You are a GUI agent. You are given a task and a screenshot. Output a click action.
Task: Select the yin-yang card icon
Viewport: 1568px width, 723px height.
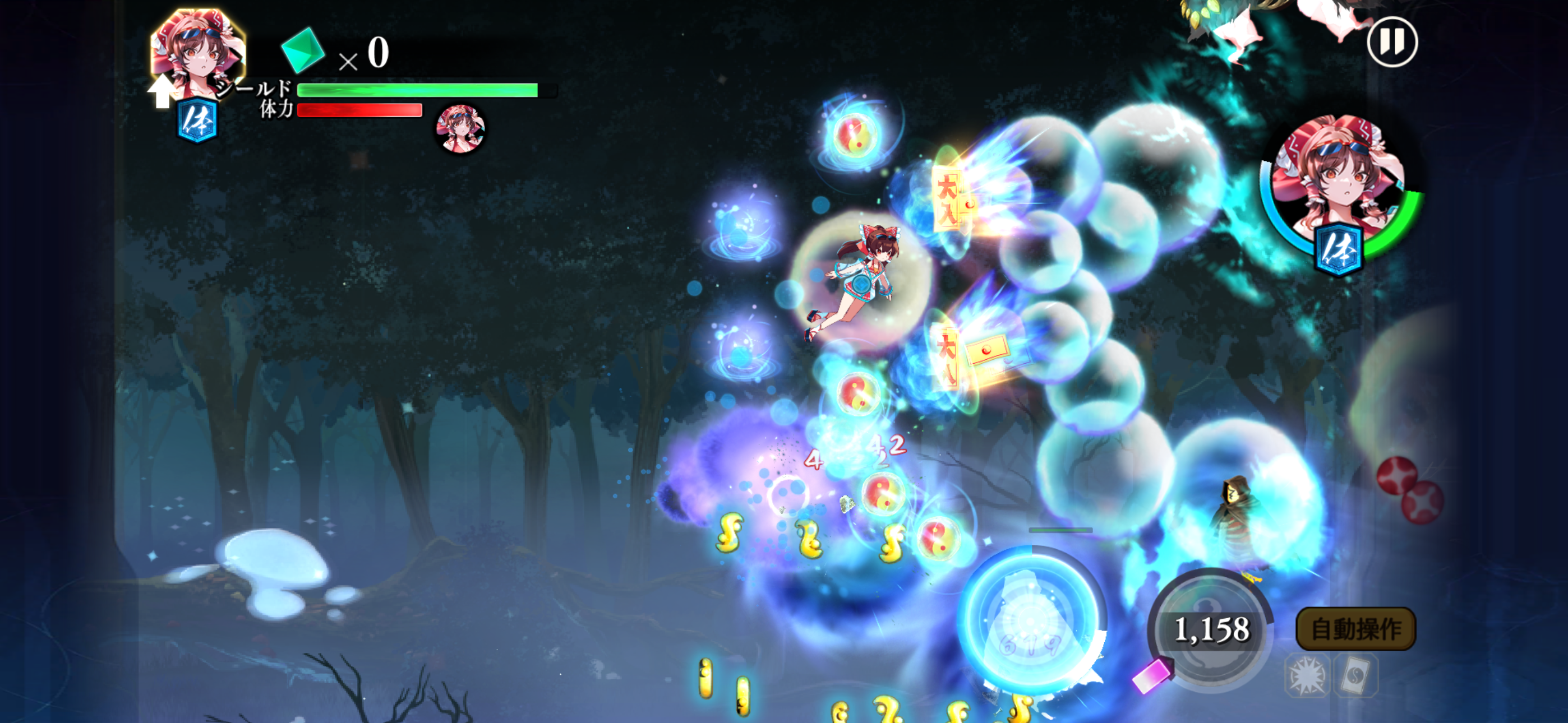(x=1355, y=675)
